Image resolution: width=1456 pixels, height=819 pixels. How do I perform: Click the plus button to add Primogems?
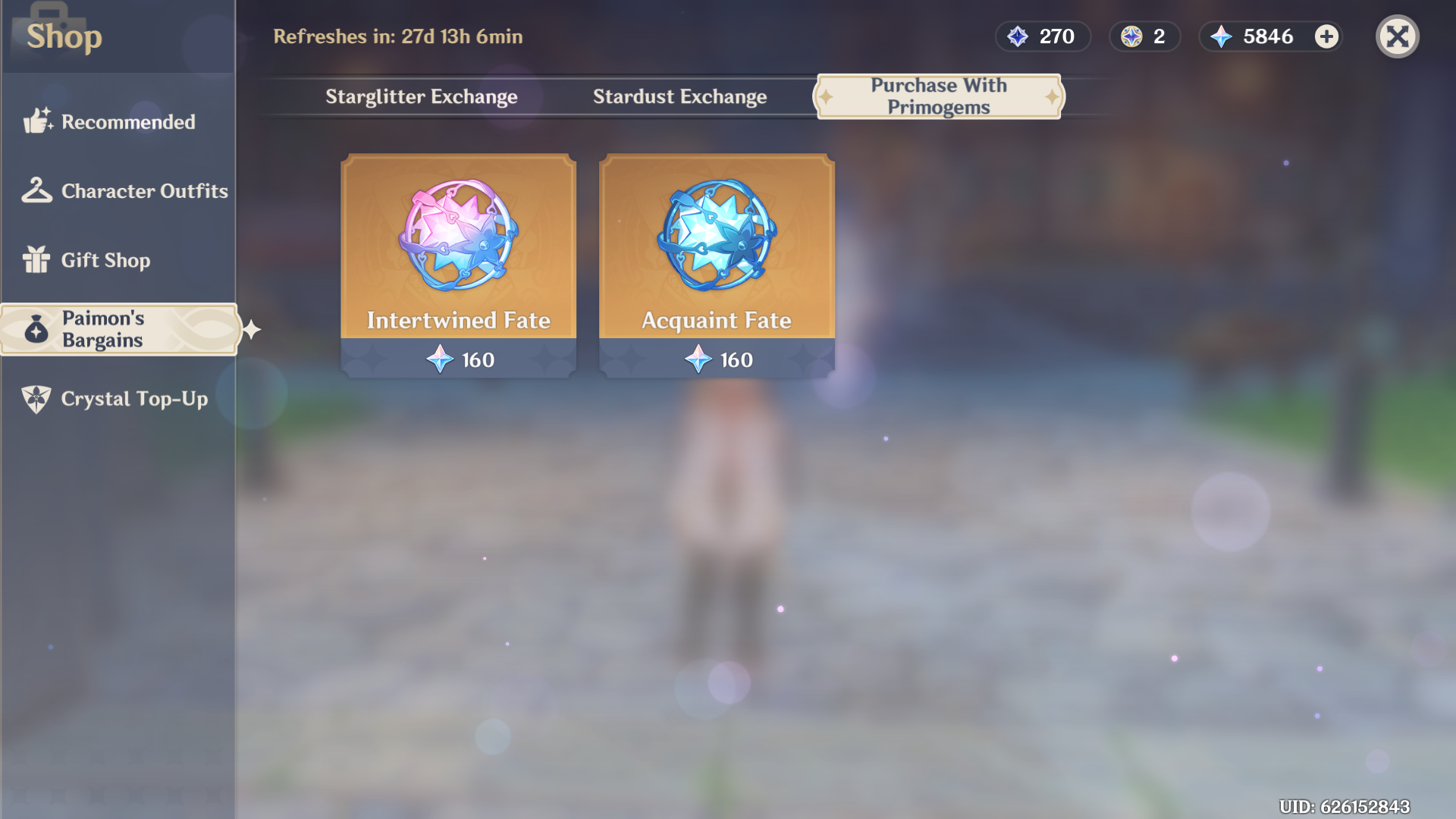(1326, 36)
